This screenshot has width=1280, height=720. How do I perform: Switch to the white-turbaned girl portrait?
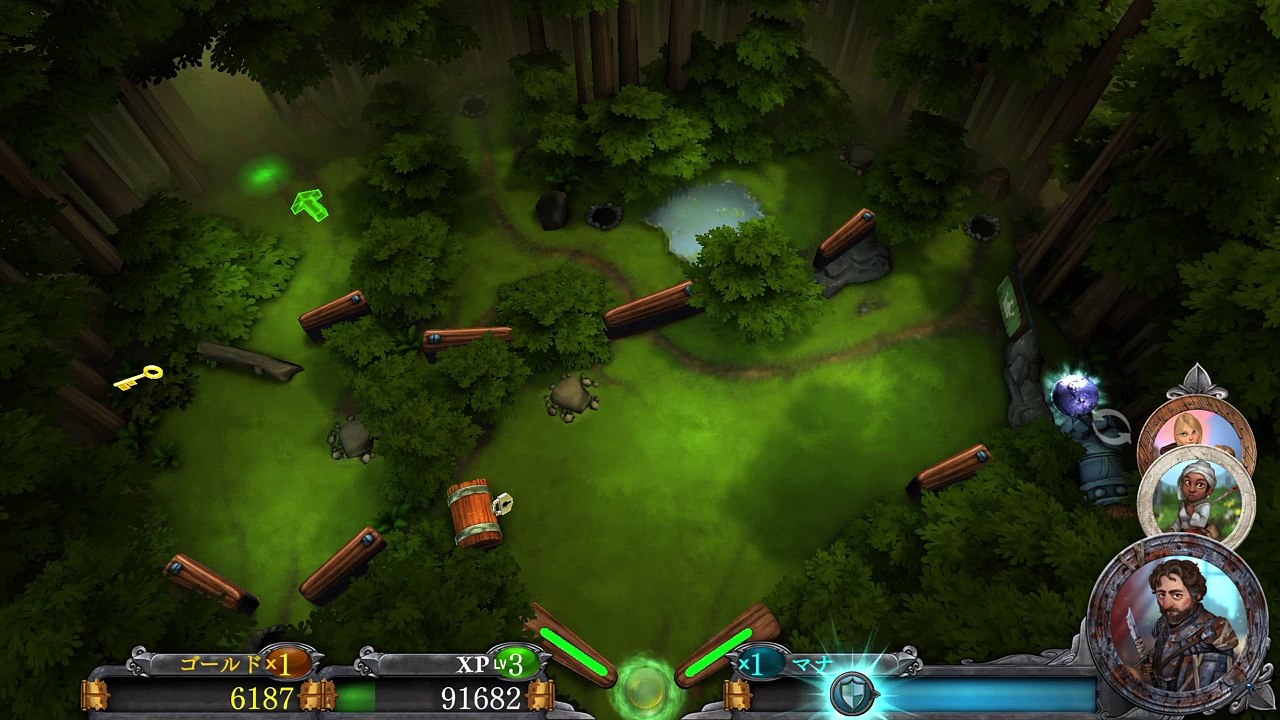click(1195, 495)
